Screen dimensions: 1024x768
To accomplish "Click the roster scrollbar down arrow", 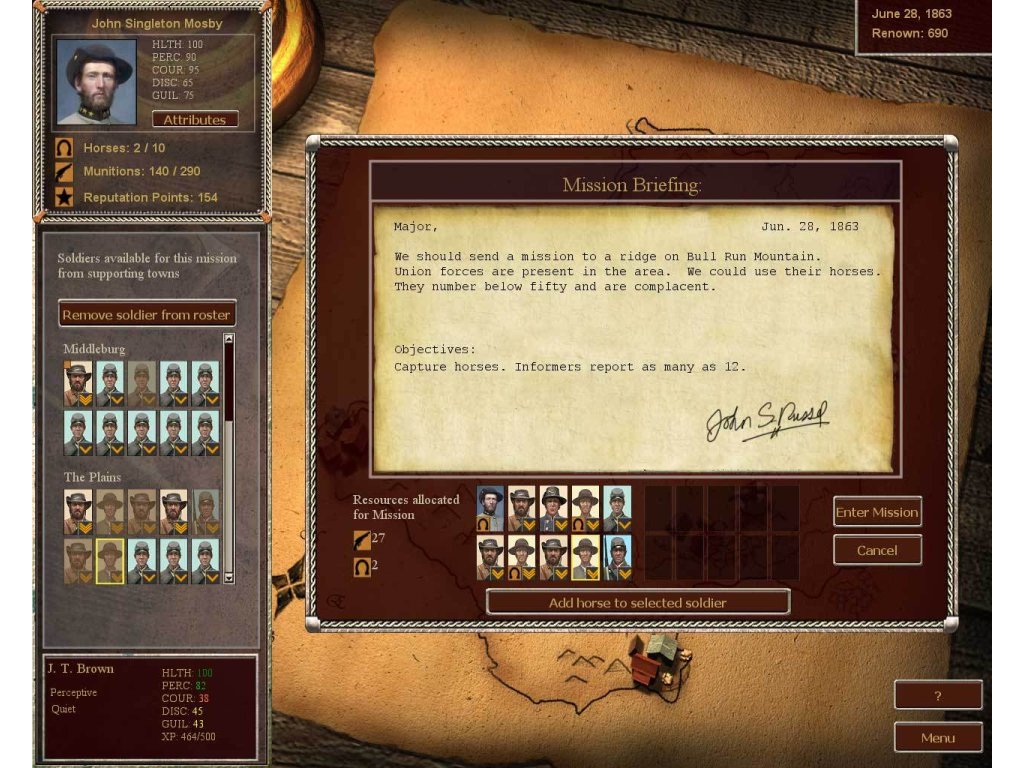I will click(228, 577).
